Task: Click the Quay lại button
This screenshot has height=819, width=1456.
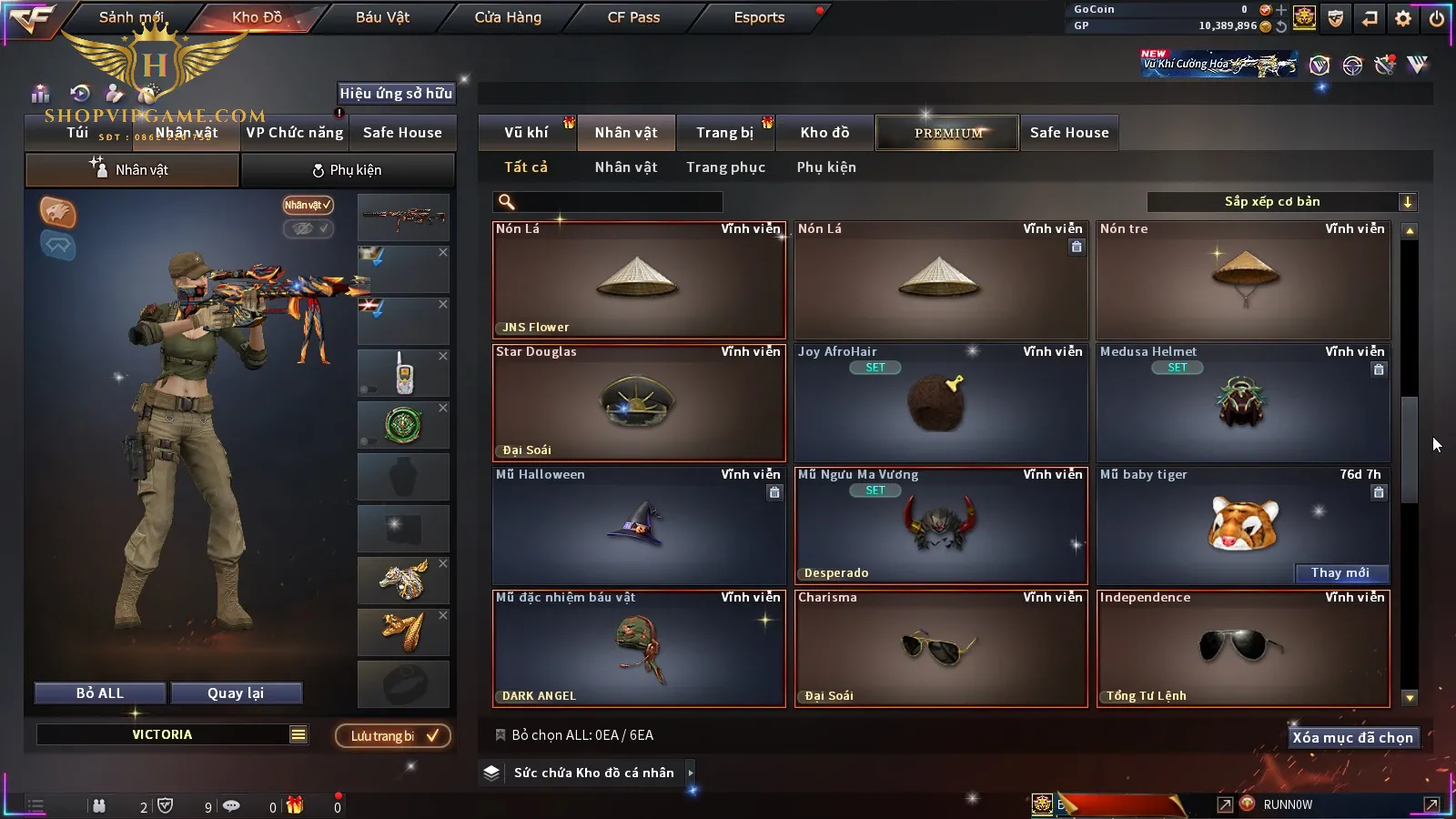Action: click(x=236, y=693)
